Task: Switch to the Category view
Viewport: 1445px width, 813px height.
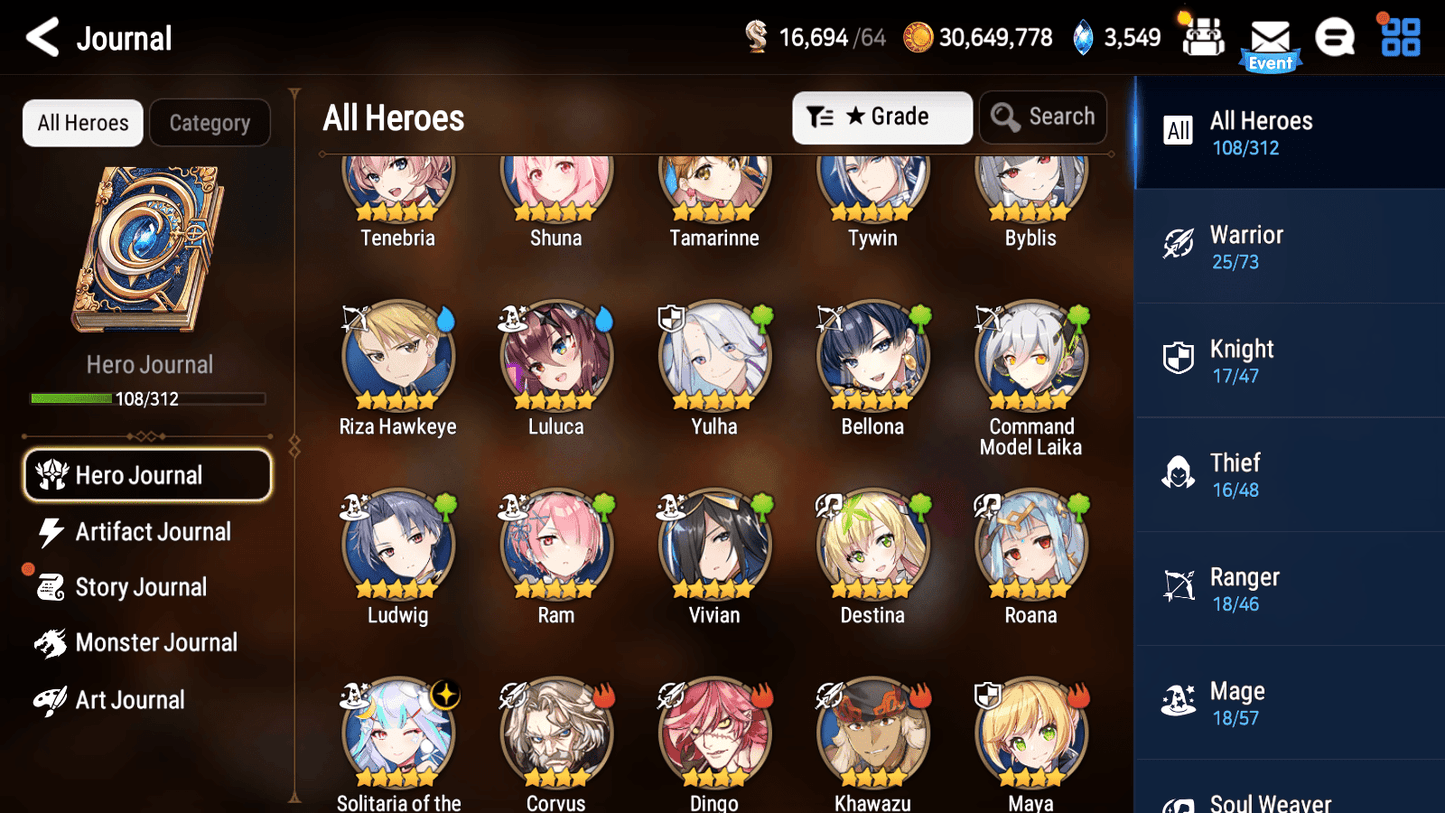Action: point(210,122)
